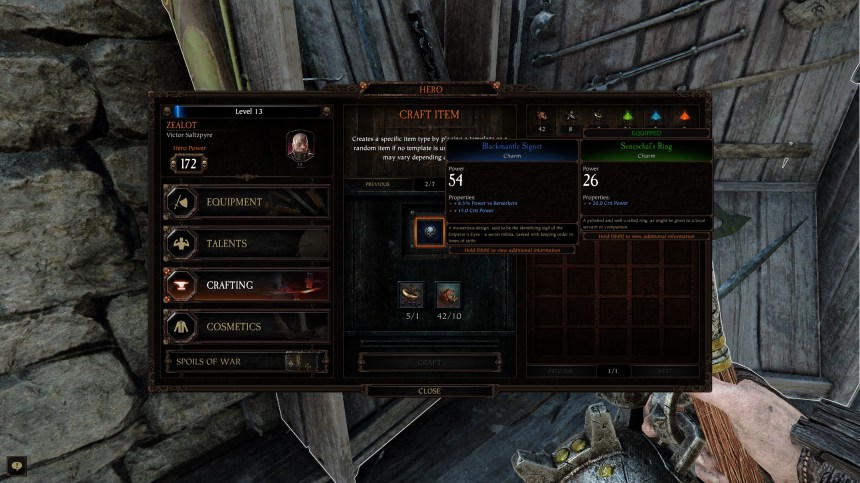
Task: Close the Hero window
Action: click(429, 391)
